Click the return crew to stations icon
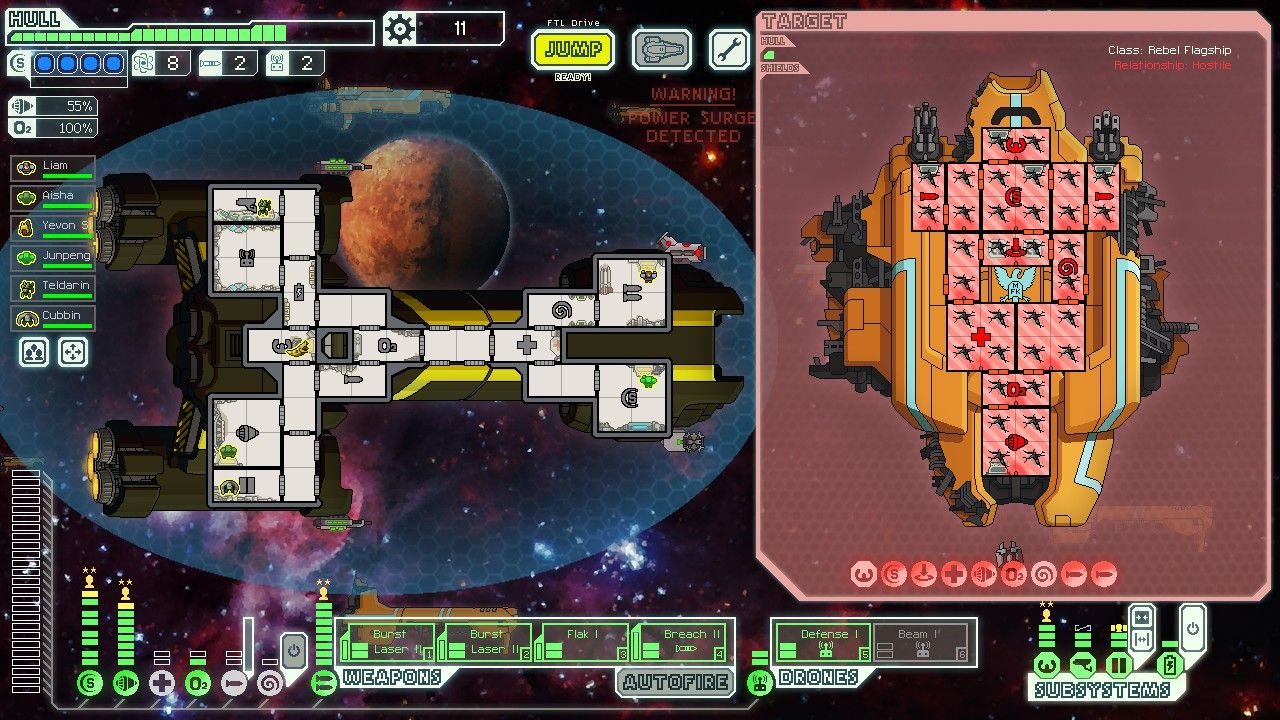 73,352
